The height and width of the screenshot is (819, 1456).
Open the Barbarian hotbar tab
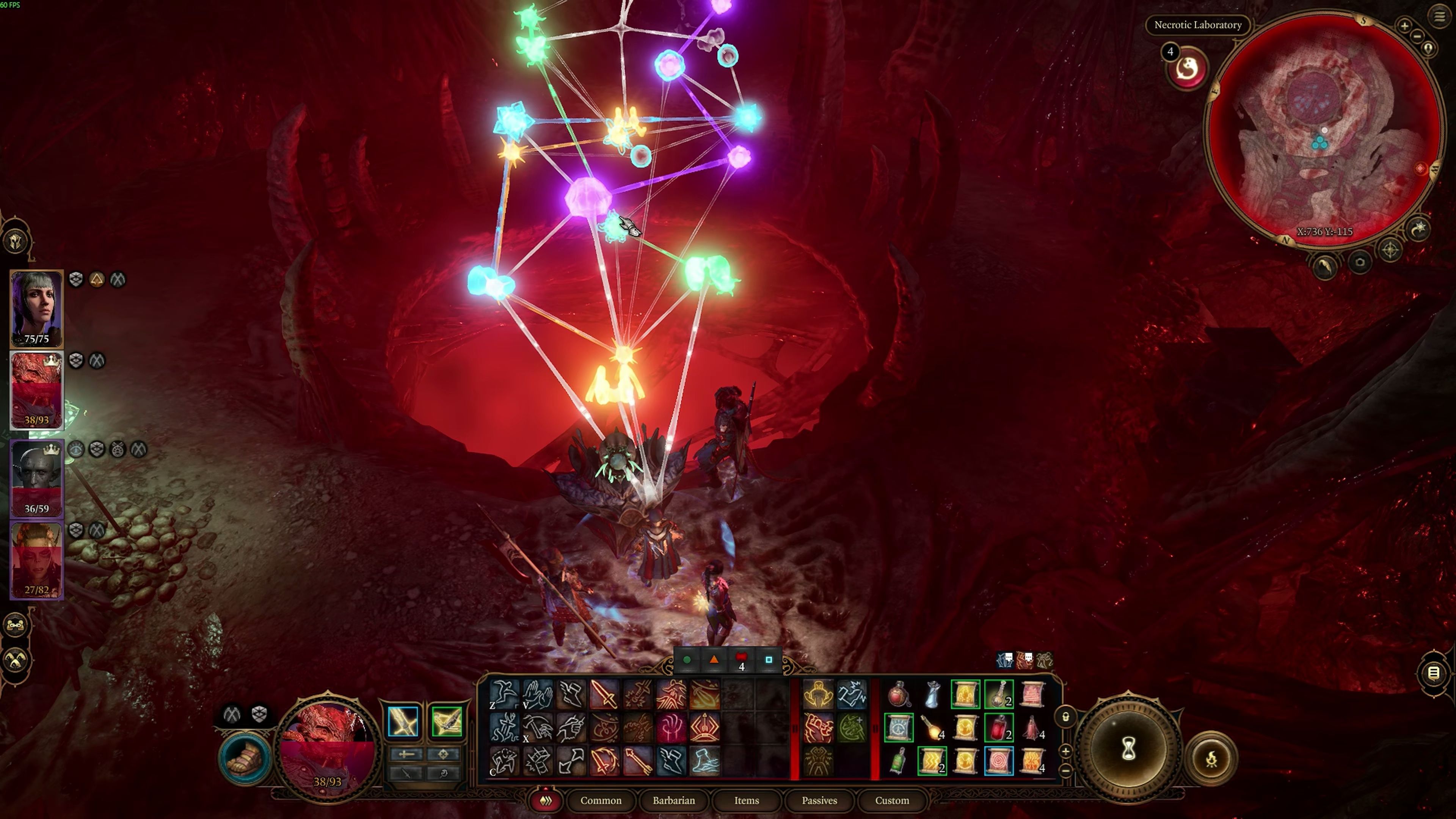pyautogui.click(x=673, y=800)
